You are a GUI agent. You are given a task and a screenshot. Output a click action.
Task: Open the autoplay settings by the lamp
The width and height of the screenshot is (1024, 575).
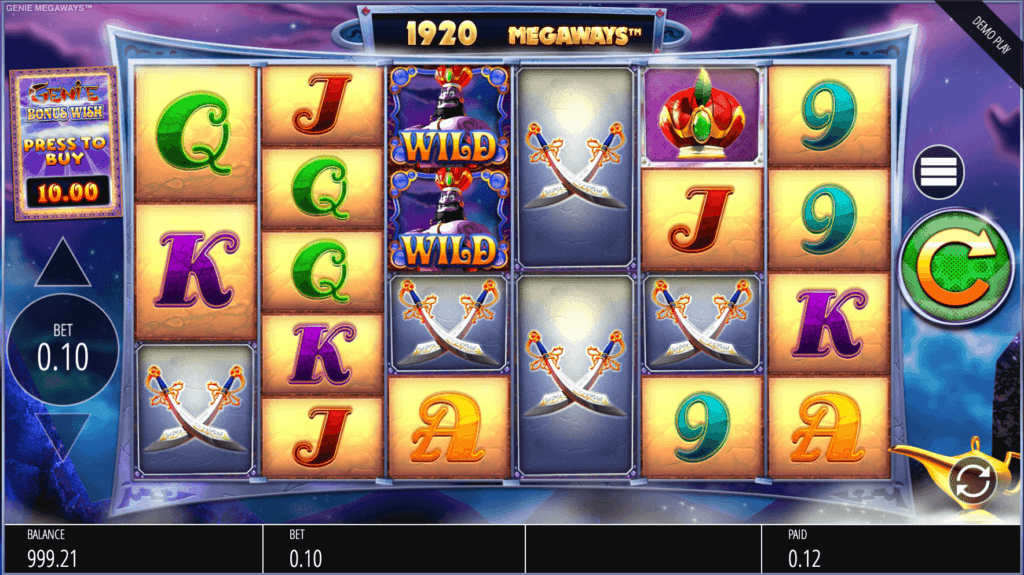tap(971, 481)
